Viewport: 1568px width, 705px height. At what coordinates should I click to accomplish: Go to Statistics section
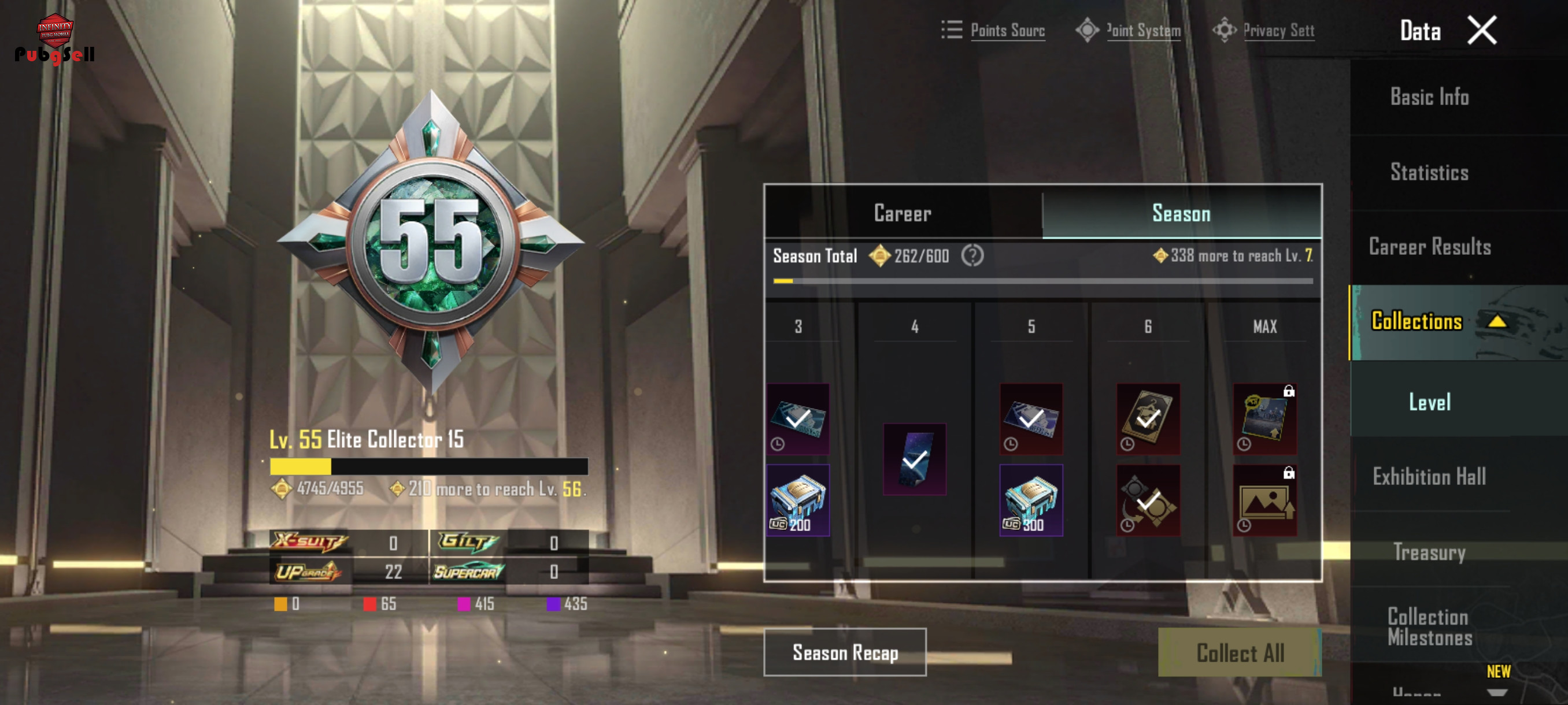click(1429, 172)
